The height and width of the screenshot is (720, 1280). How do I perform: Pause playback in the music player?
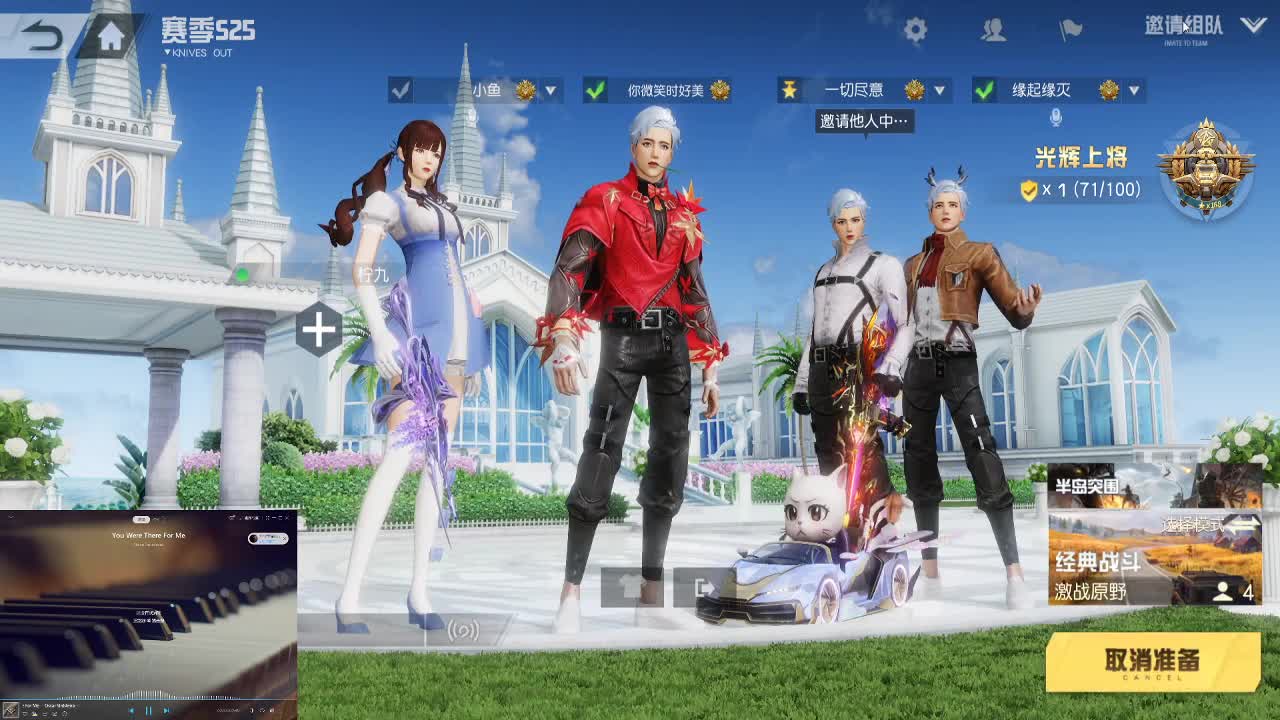click(146, 711)
